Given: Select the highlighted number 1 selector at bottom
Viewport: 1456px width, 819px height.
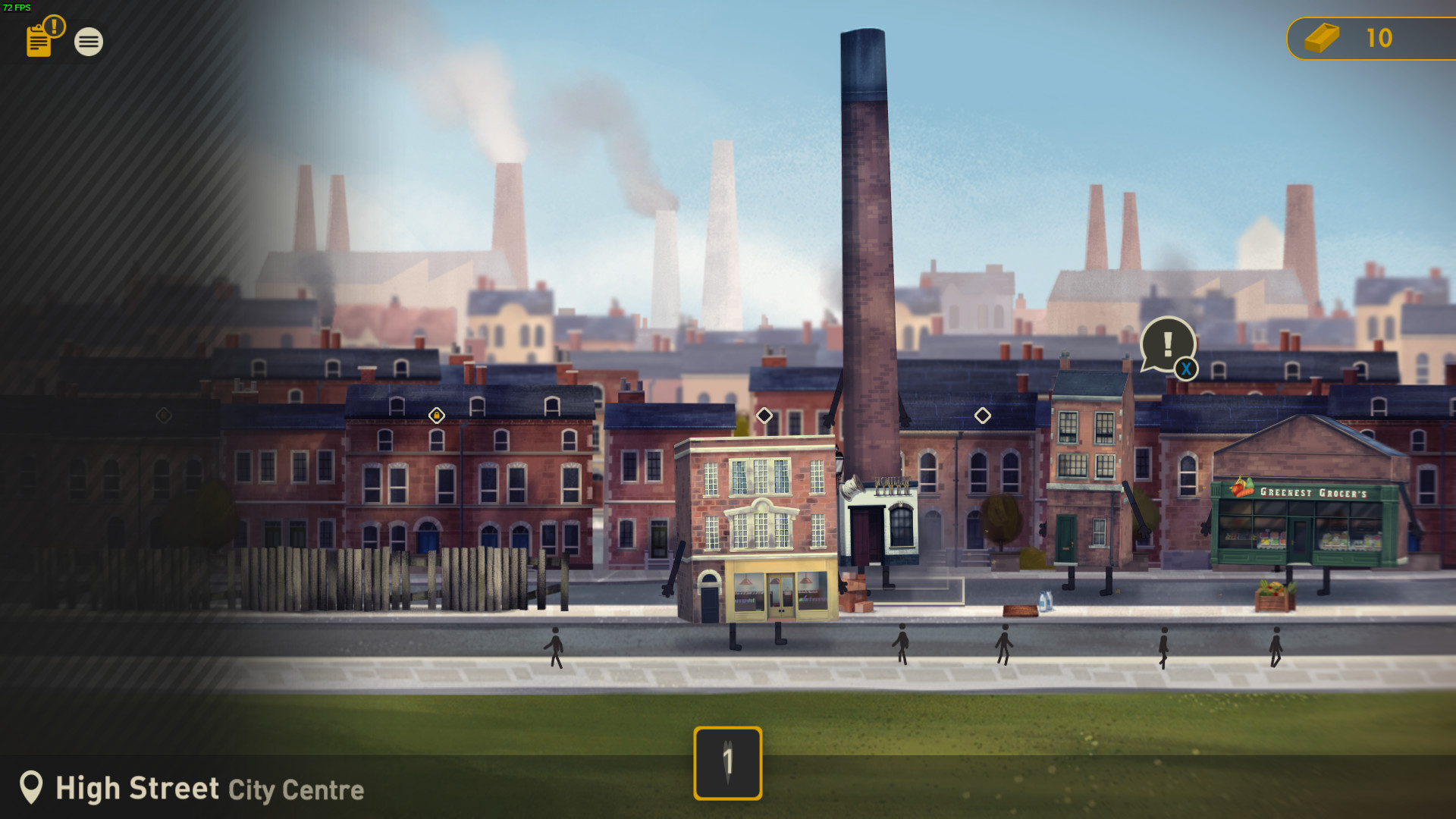Looking at the screenshot, I should [x=727, y=764].
